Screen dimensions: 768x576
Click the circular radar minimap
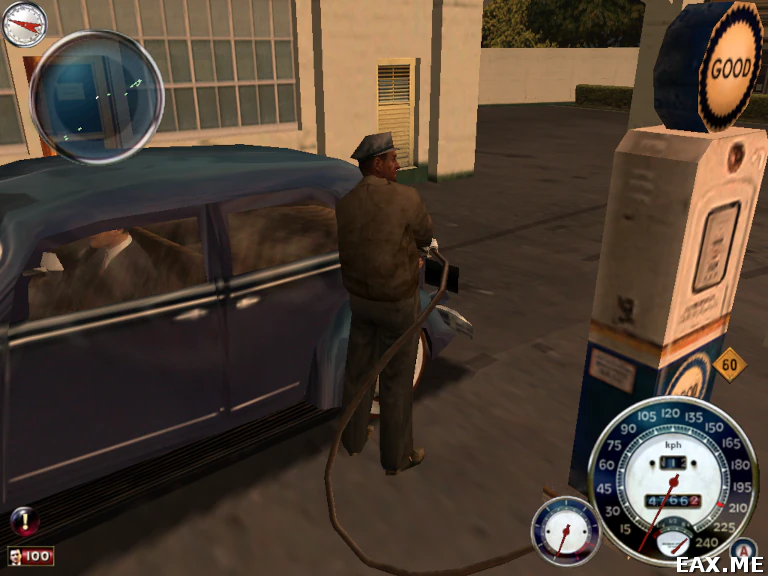click(x=97, y=97)
